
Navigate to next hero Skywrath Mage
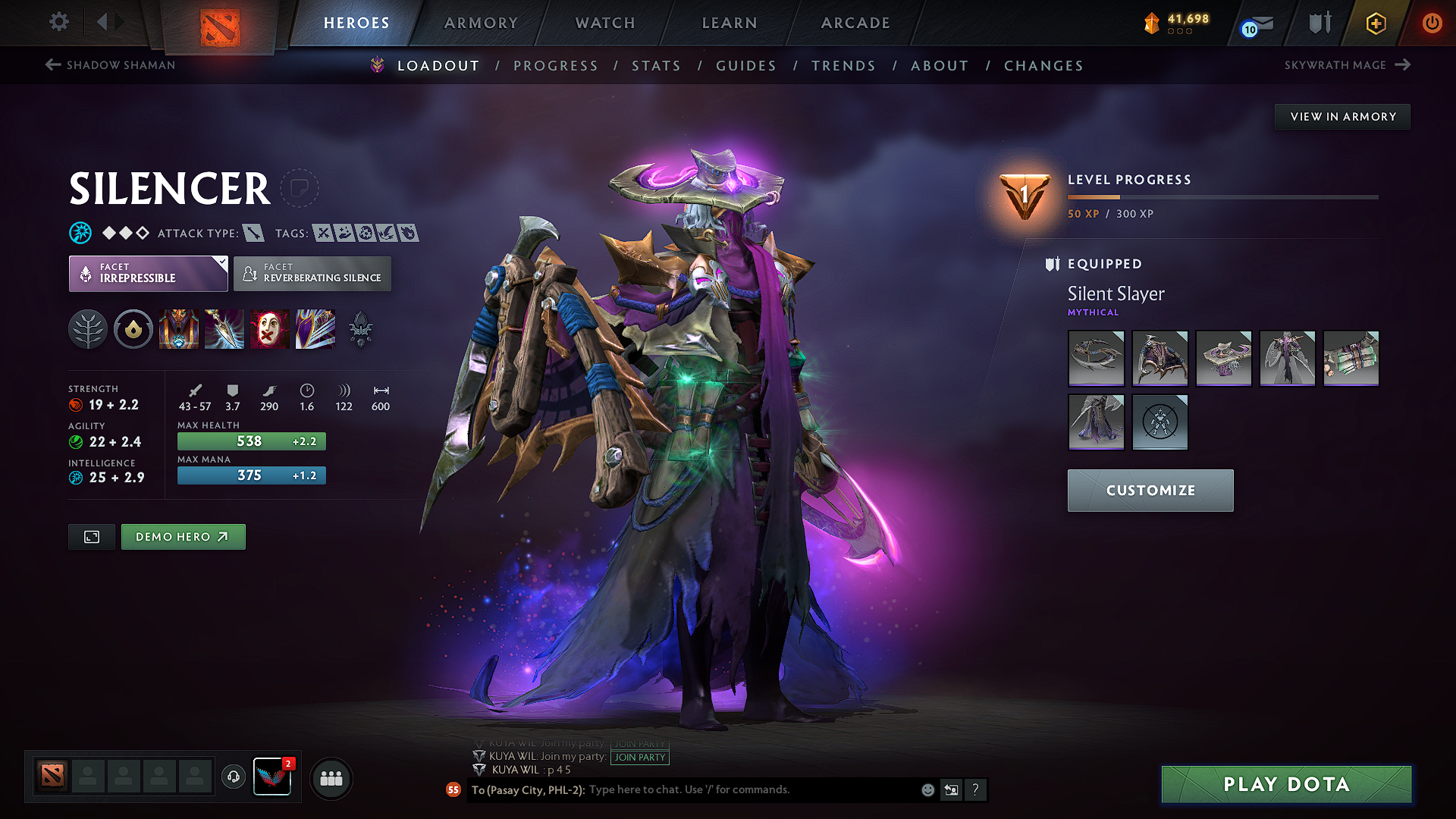point(1347,65)
